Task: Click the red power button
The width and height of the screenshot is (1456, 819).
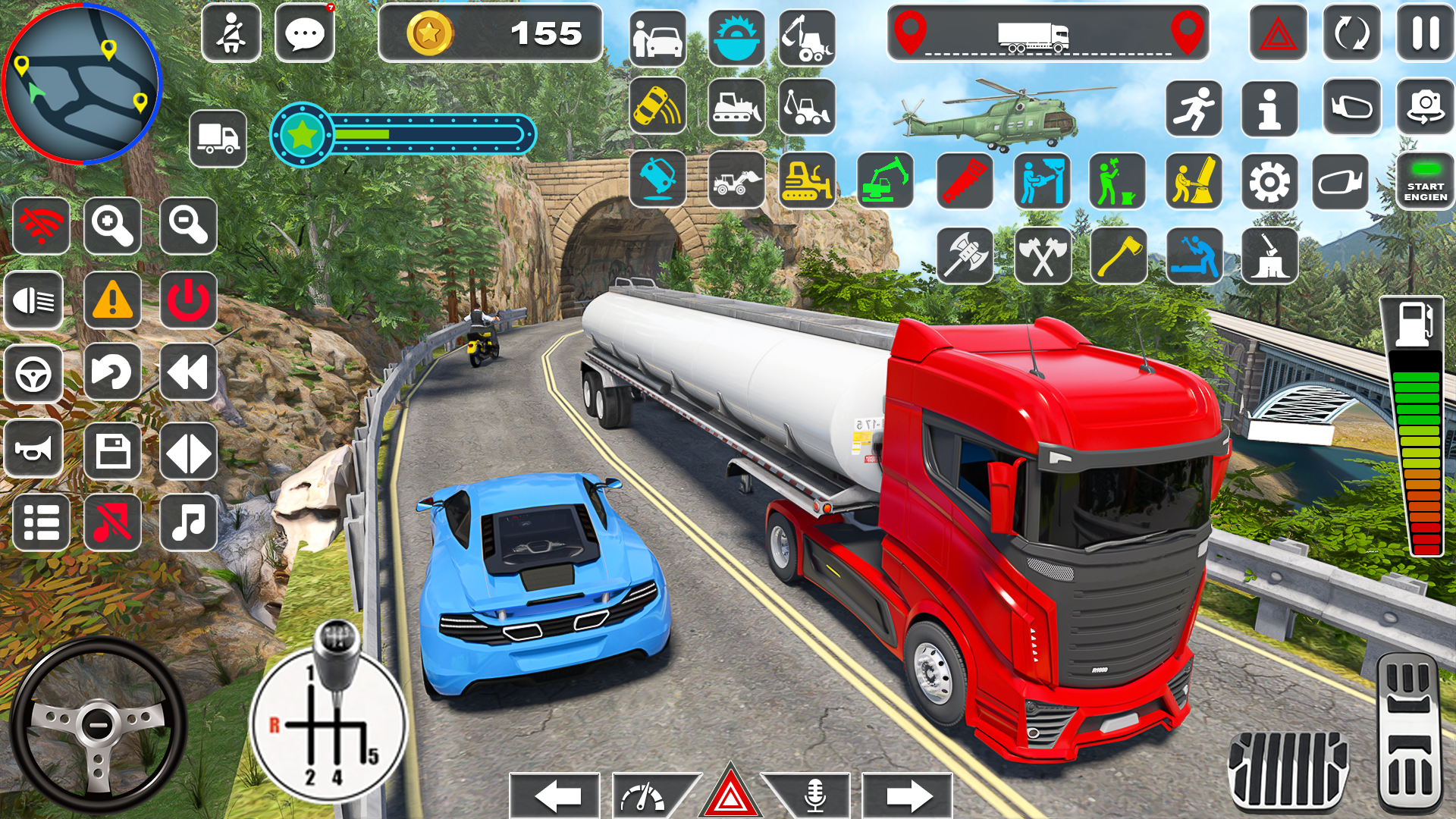Action: [x=188, y=300]
